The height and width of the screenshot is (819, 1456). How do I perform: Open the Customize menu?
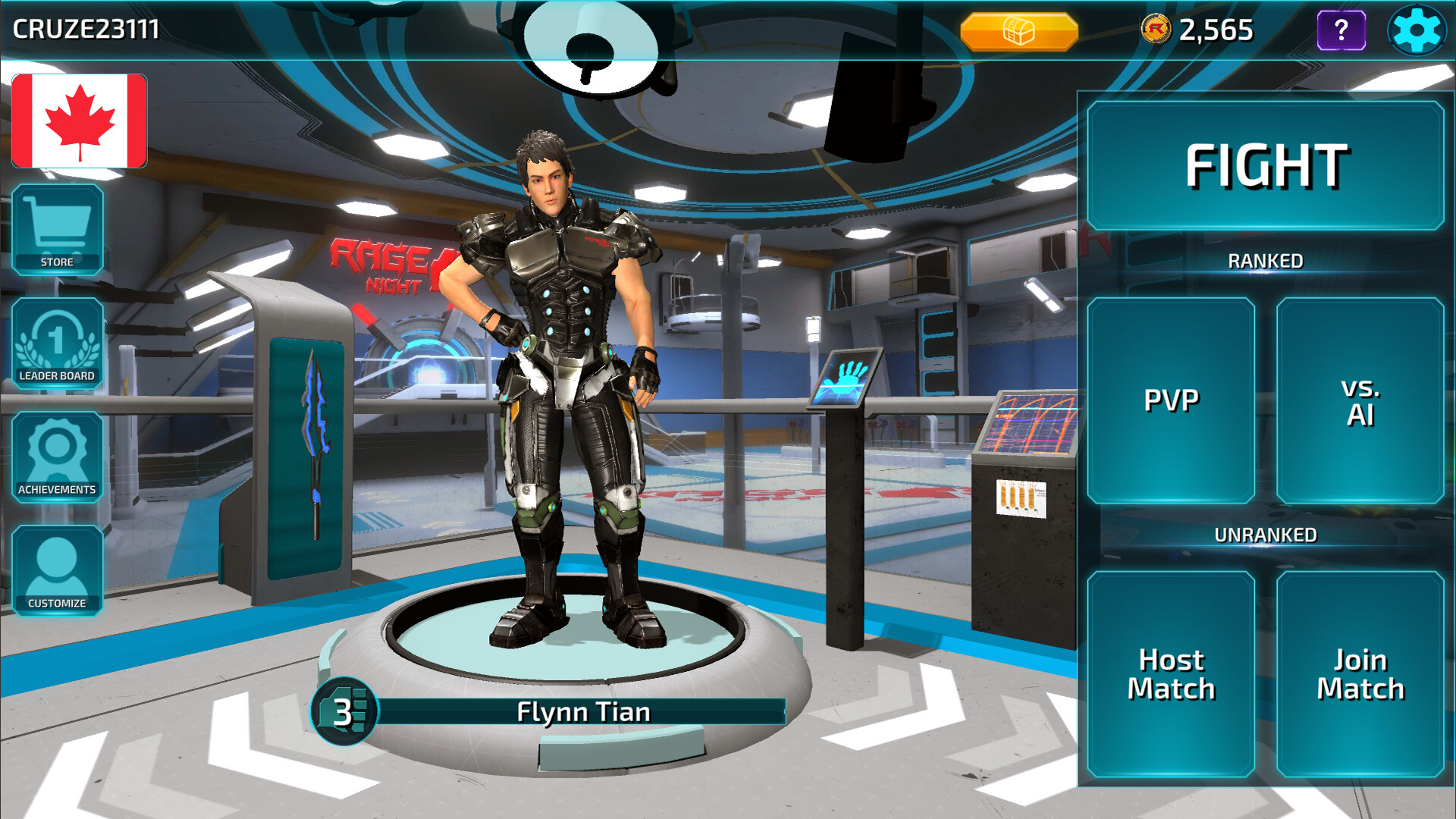pos(57,570)
